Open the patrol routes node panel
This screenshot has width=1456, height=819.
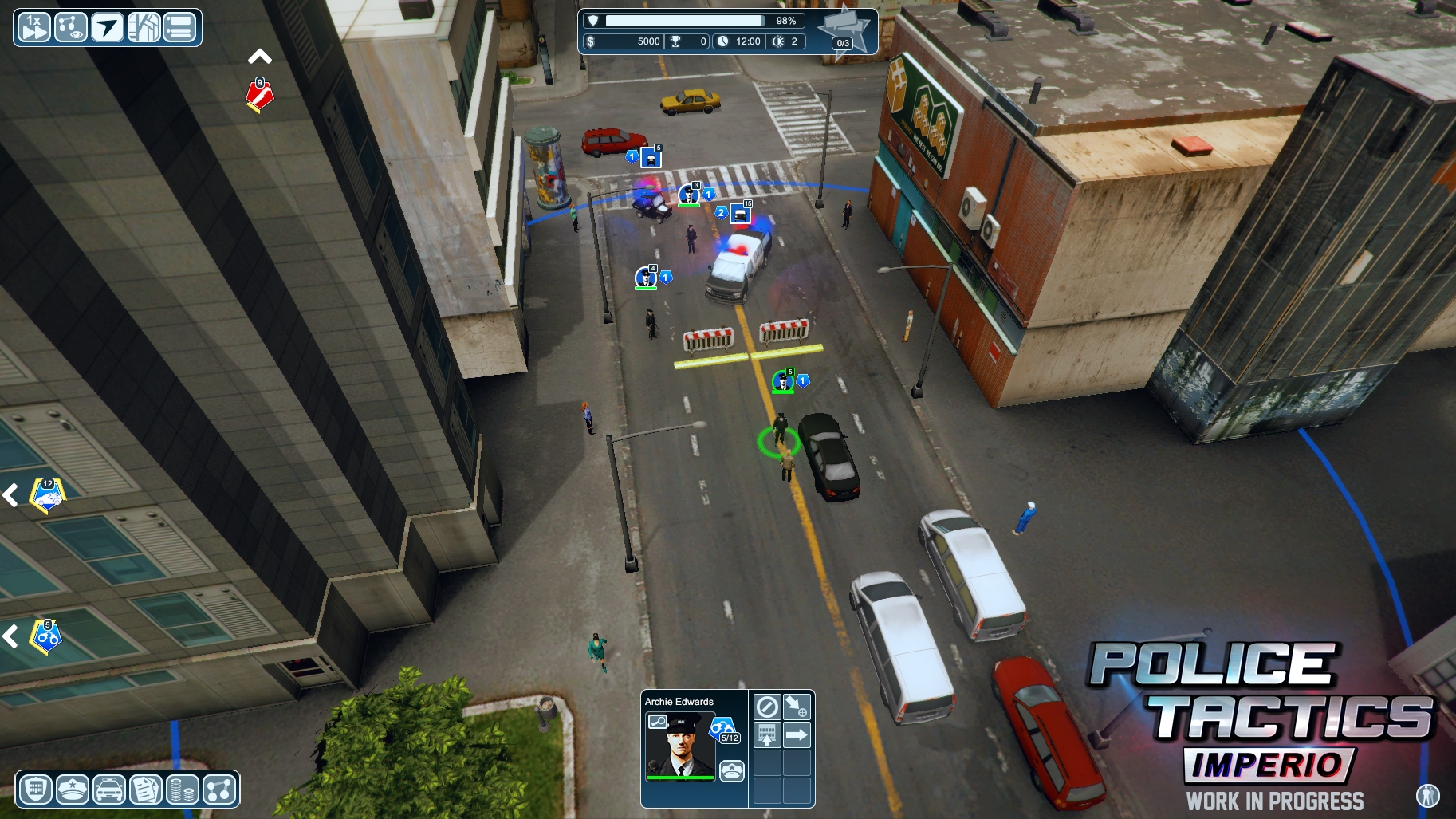pyautogui.click(x=219, y=789)
